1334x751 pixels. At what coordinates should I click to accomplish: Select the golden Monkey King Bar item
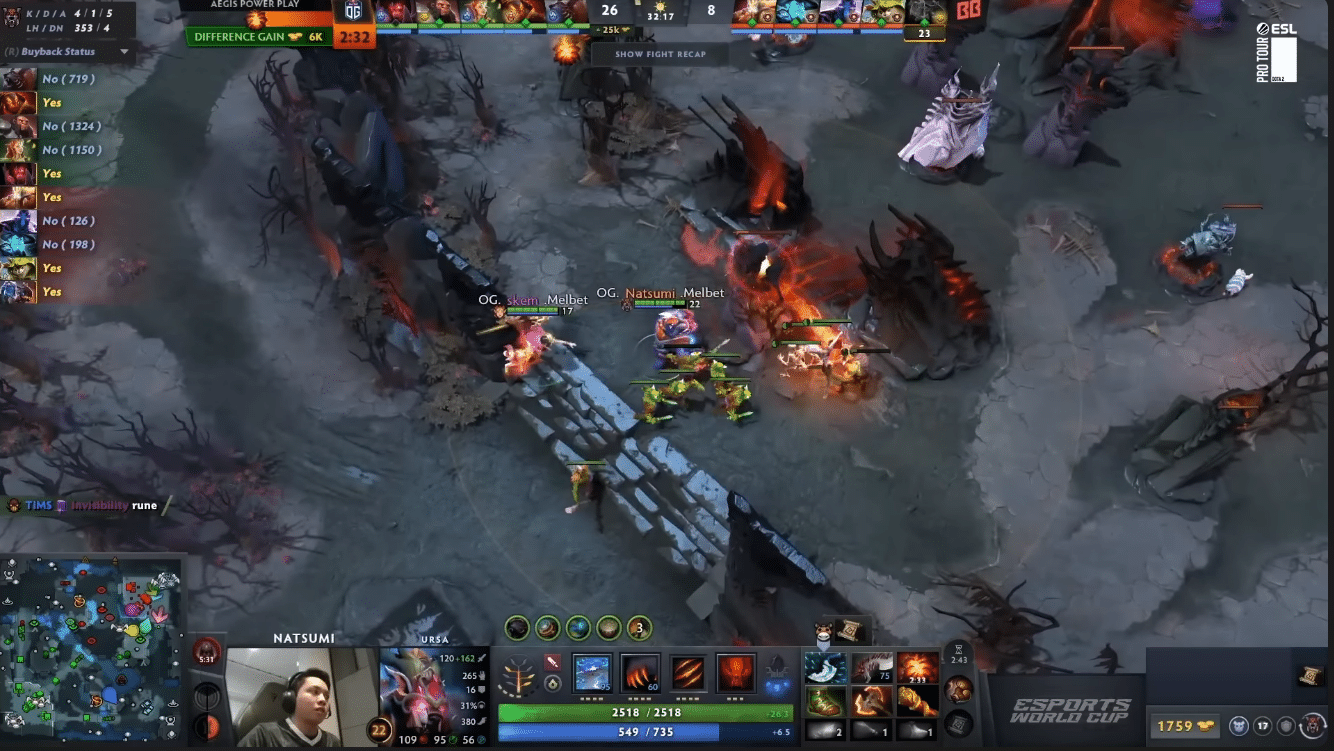click(917, 700)
